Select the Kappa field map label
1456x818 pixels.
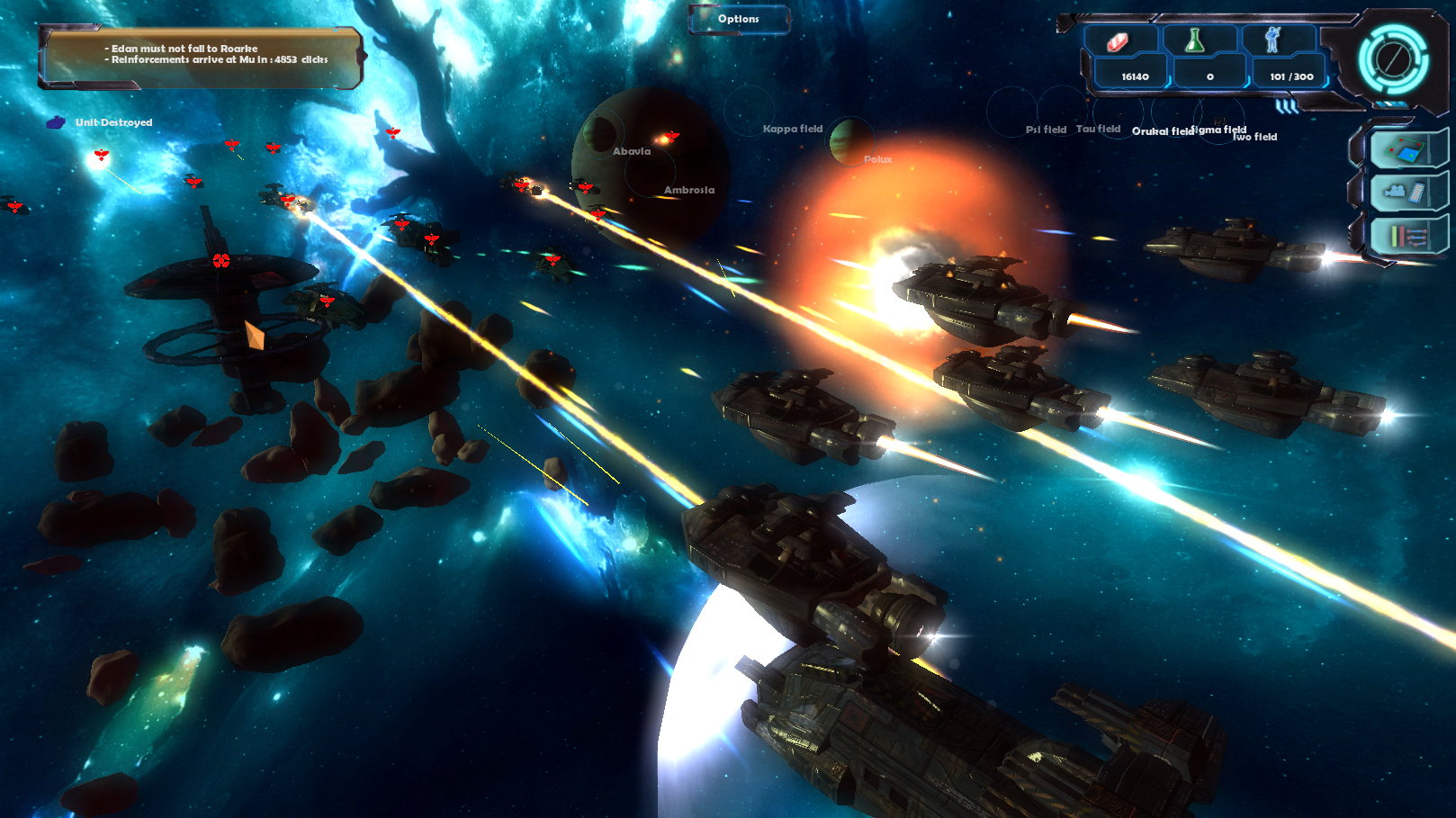pos(793,129)
